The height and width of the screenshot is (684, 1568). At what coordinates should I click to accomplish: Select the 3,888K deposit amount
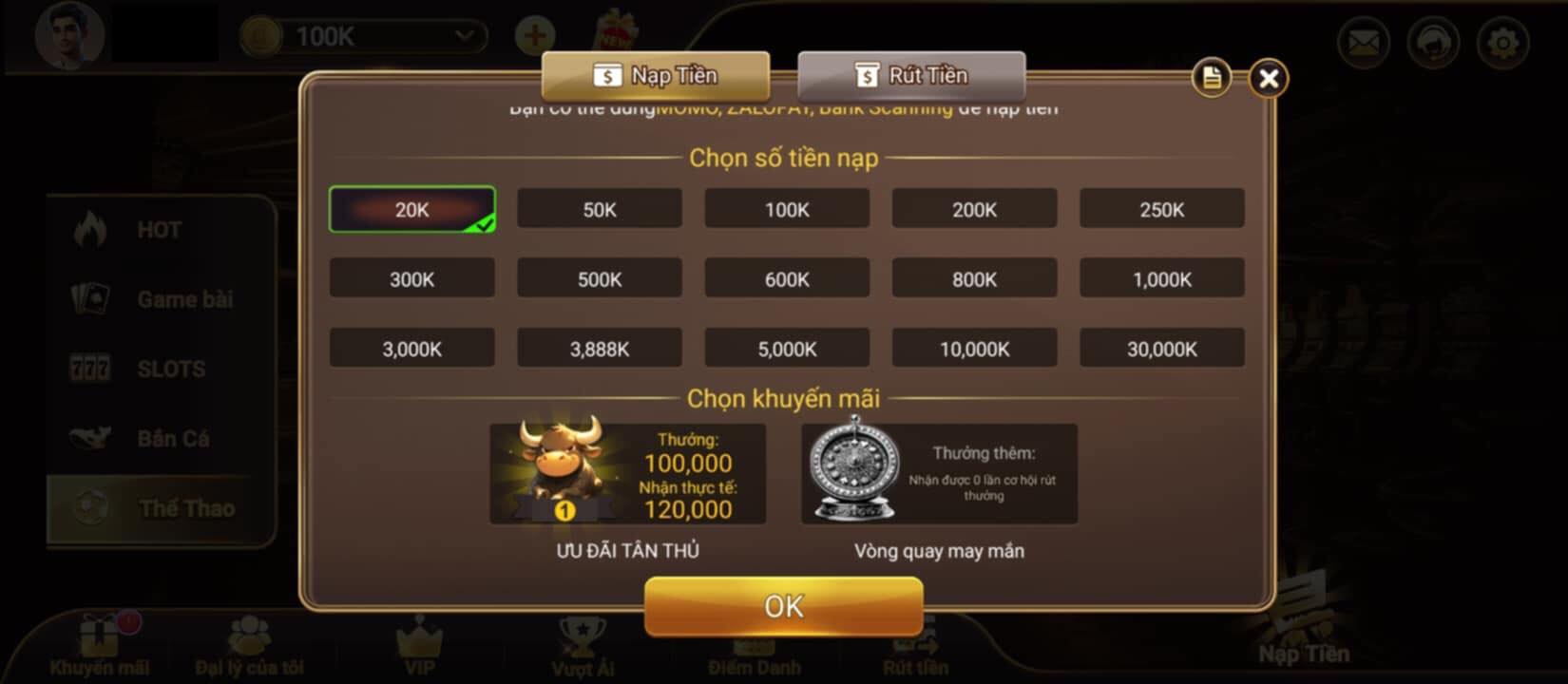(599, 347)
